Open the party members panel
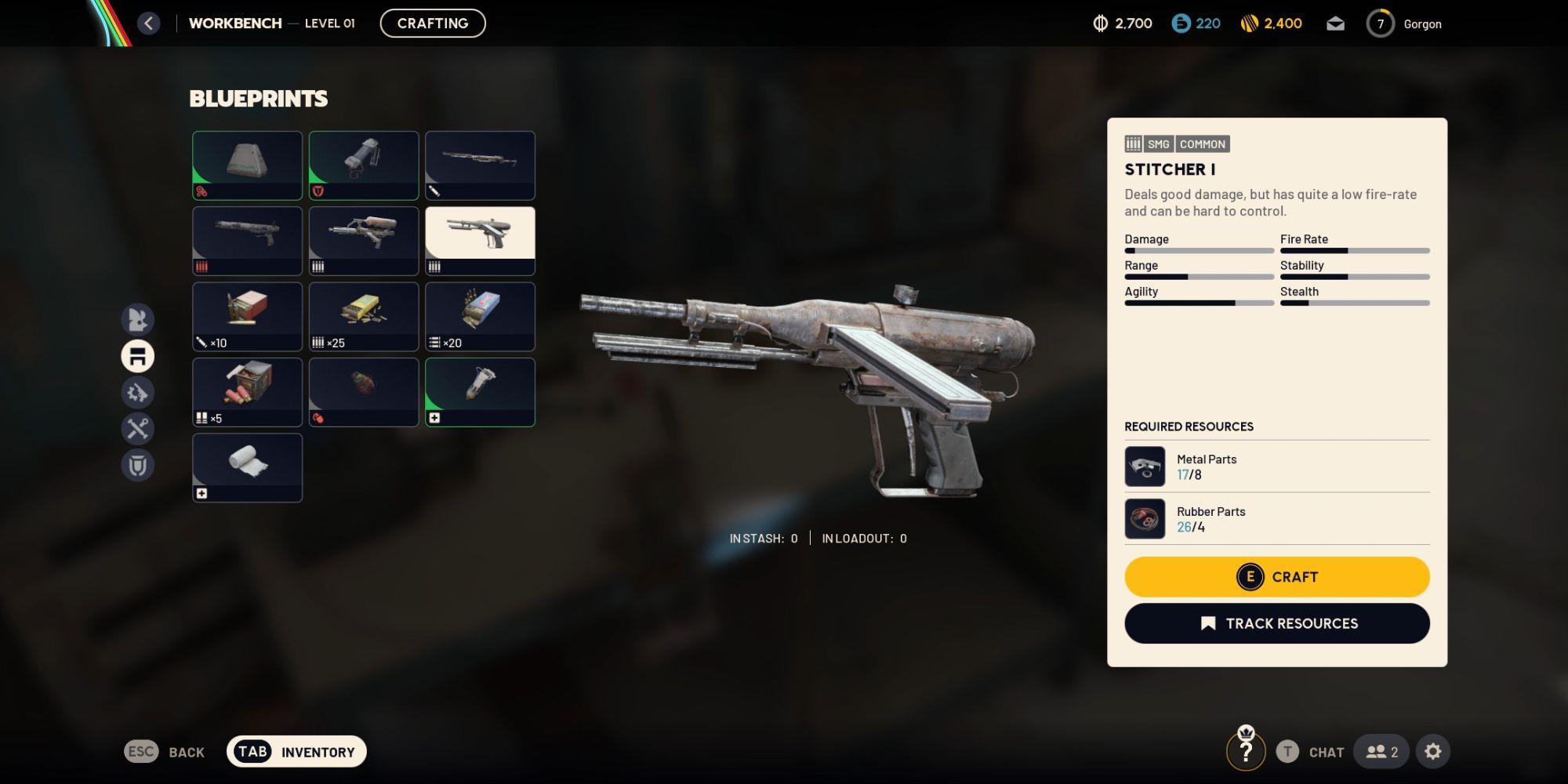 click(x=1381, y=752)
